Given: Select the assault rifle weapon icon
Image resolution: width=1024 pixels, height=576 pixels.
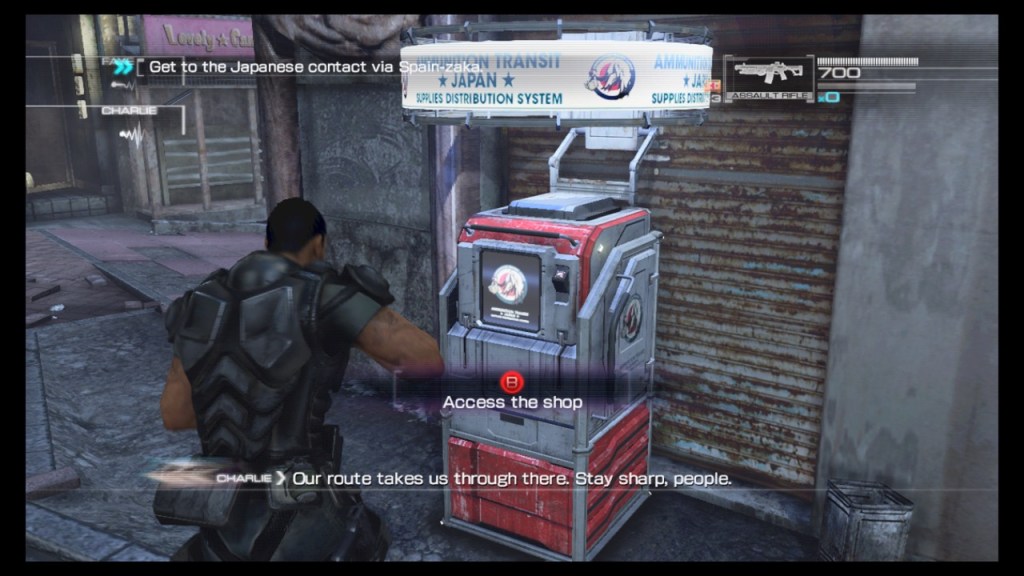Looking at the screenshot, I should coord(768,73).
